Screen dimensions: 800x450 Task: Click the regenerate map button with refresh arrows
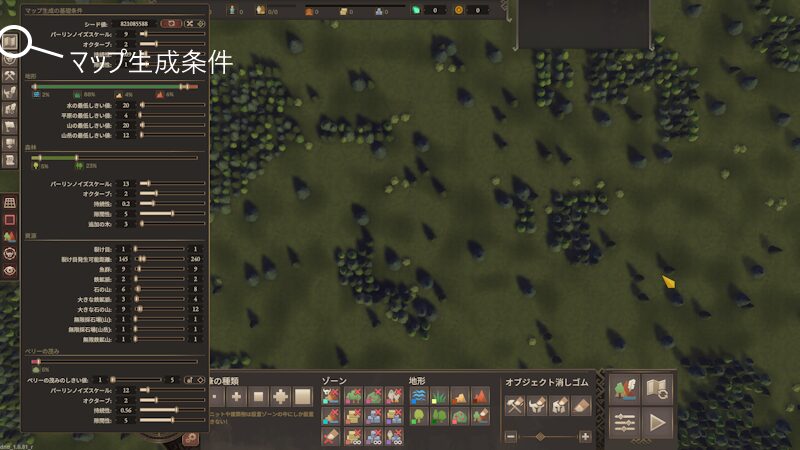coord(657,387)
